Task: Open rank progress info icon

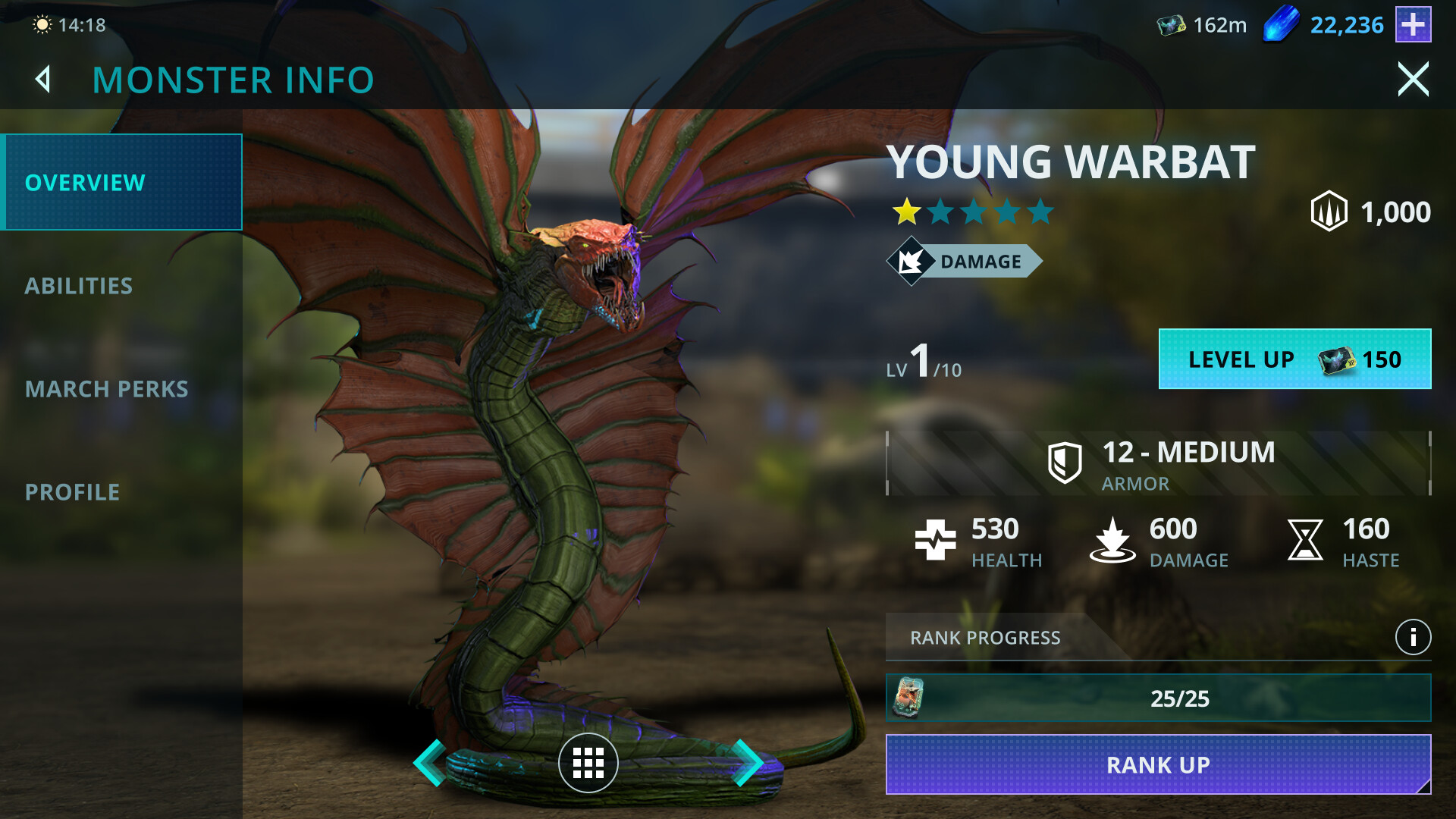Action: coord(1413,638)
